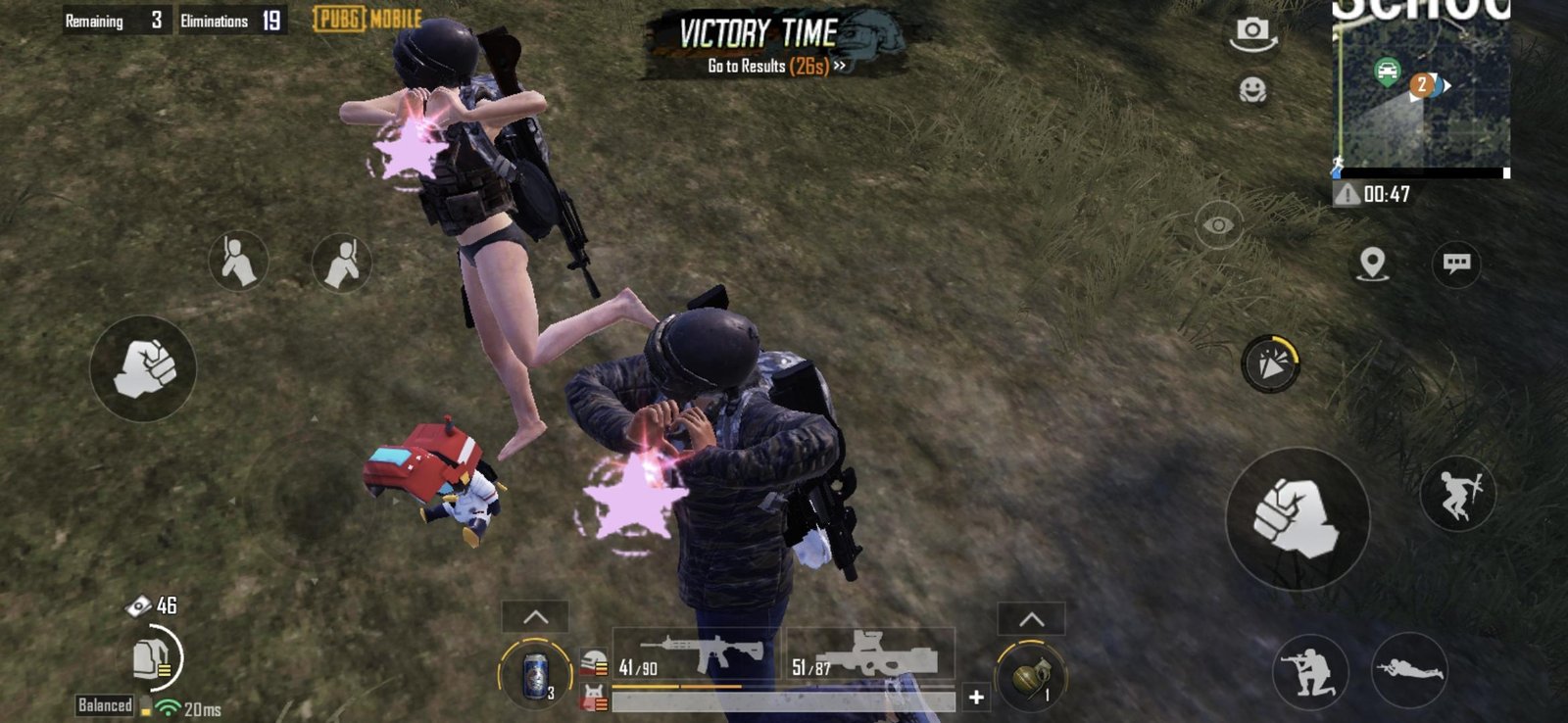Open the emote smiley menu

1252,90
